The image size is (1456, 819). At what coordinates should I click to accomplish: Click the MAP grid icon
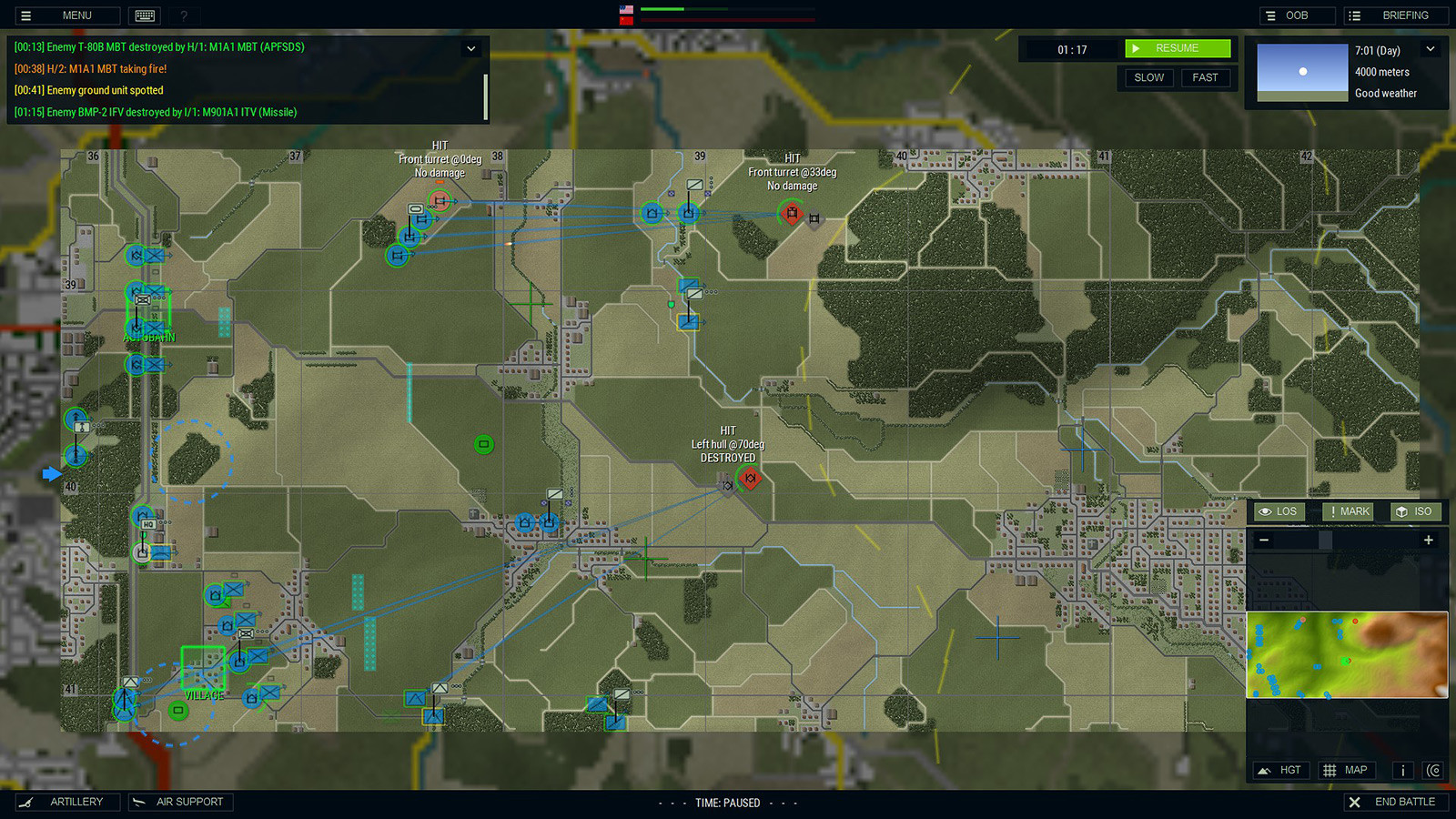coord(1346,770)
